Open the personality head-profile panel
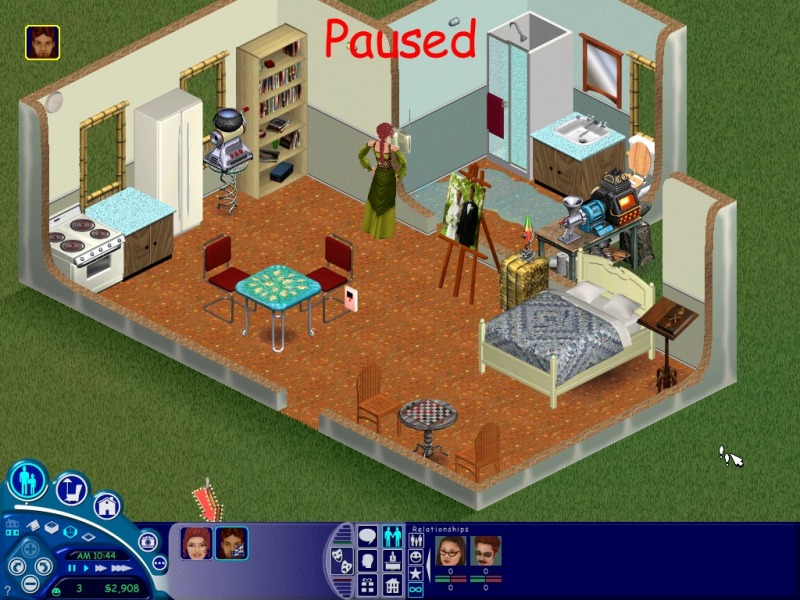Screen dimensions: 800x600 tap(368, 560)
